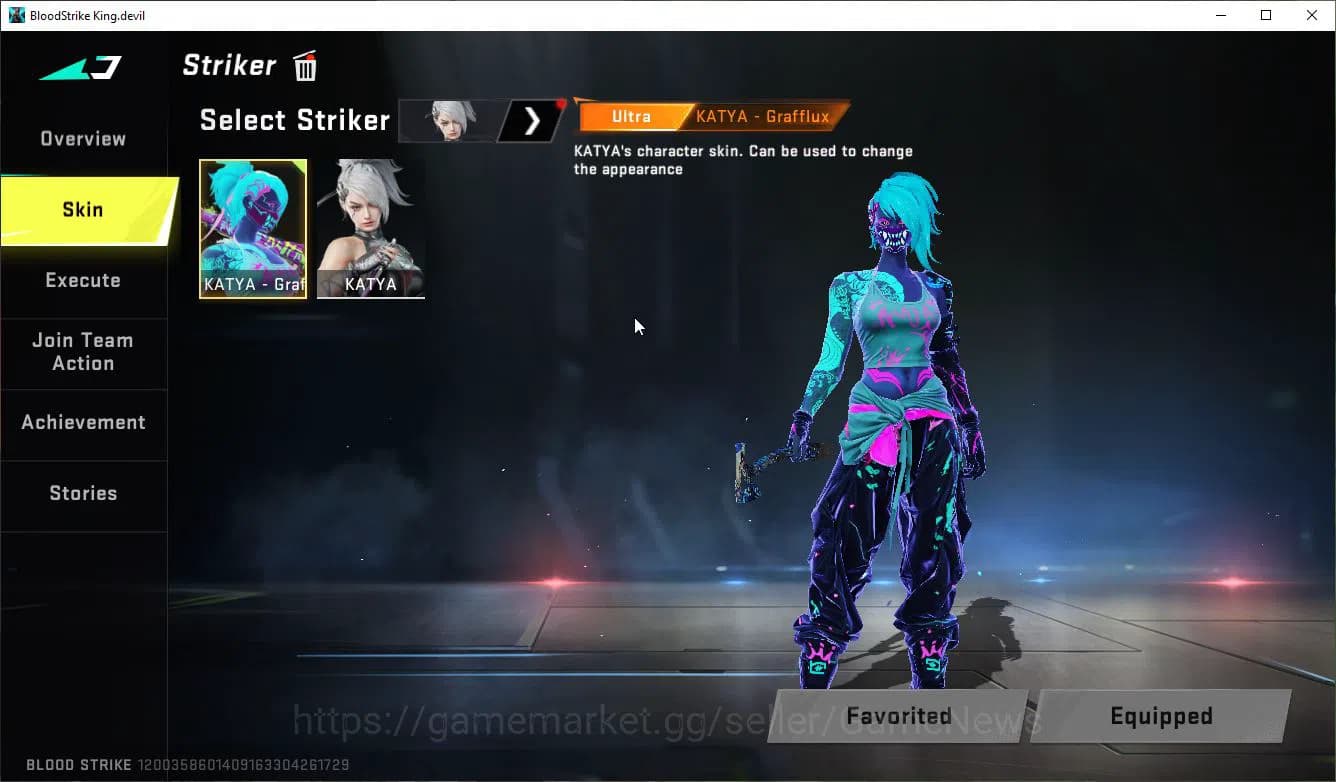
Task: Select the default KATYA skin thumbnail
Action: click(x=371, y=228)
